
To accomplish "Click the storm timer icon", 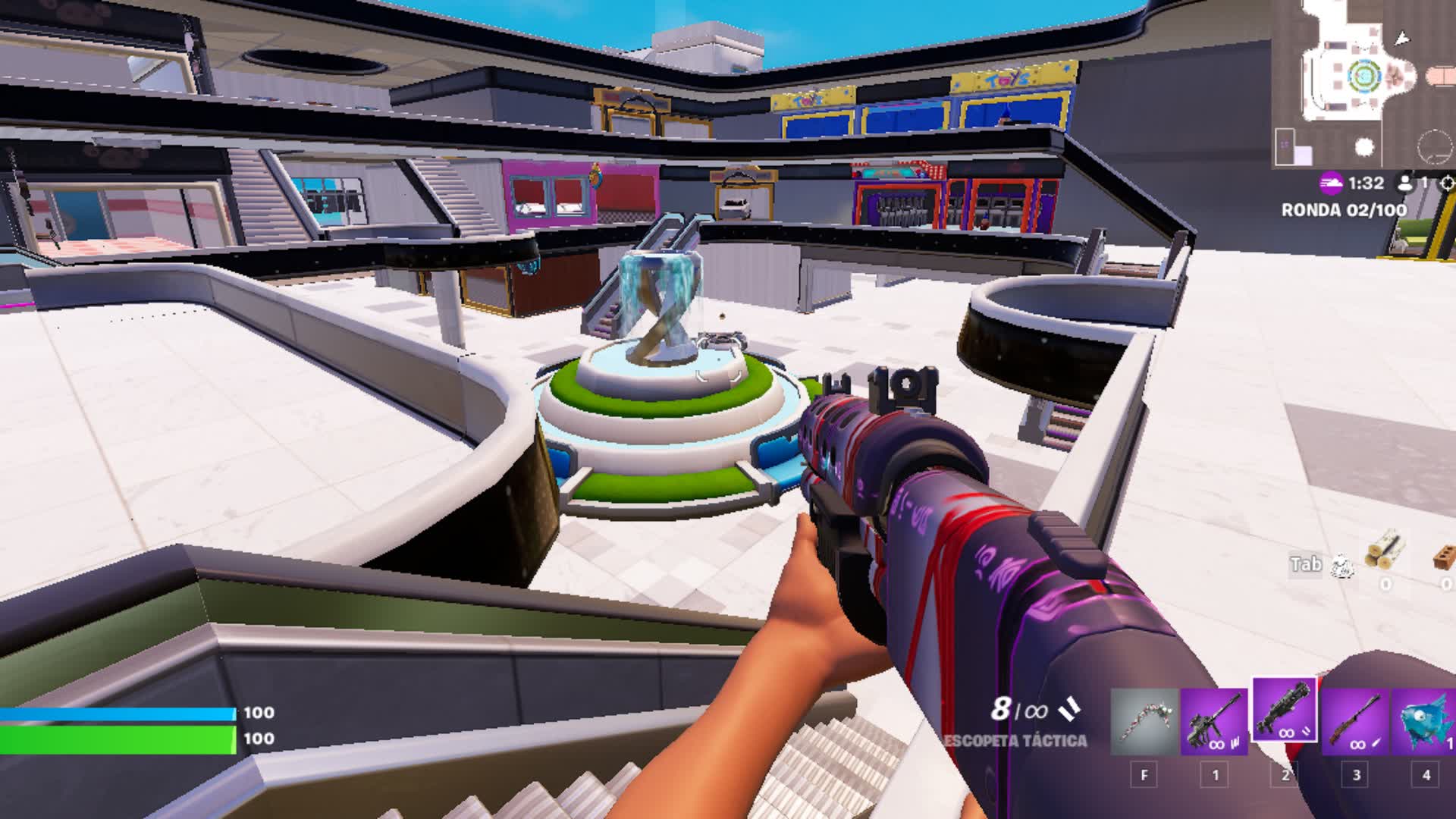I will tap(1330, 182).
